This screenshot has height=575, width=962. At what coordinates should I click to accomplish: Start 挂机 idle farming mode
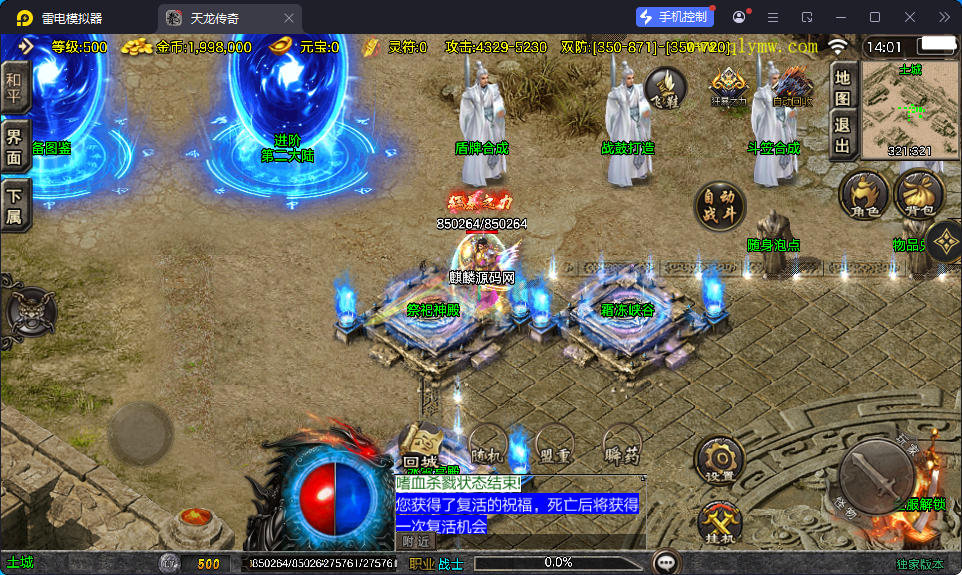coord(720,521)
